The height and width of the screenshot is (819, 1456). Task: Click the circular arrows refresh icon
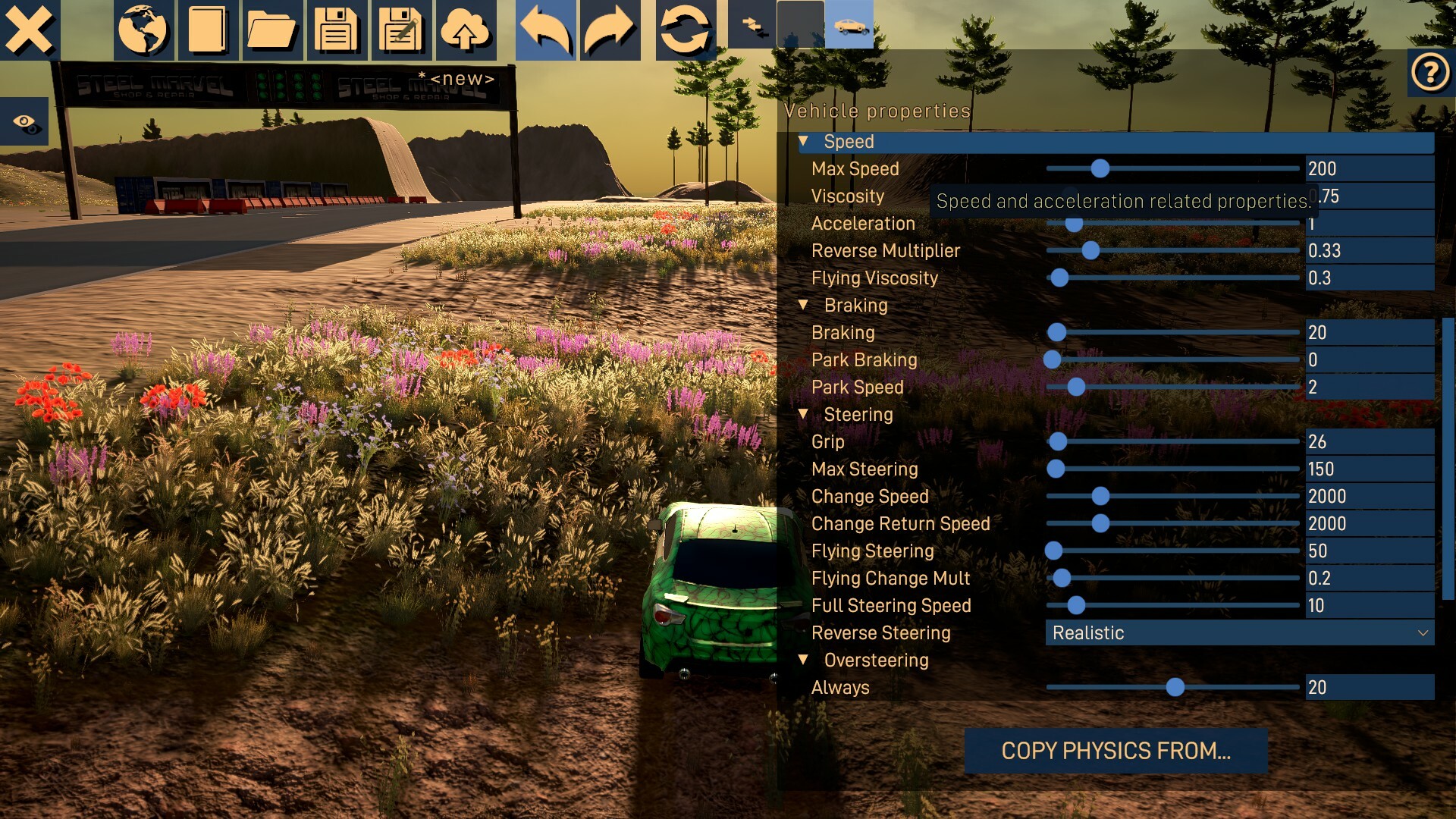(x=684, y=30)
